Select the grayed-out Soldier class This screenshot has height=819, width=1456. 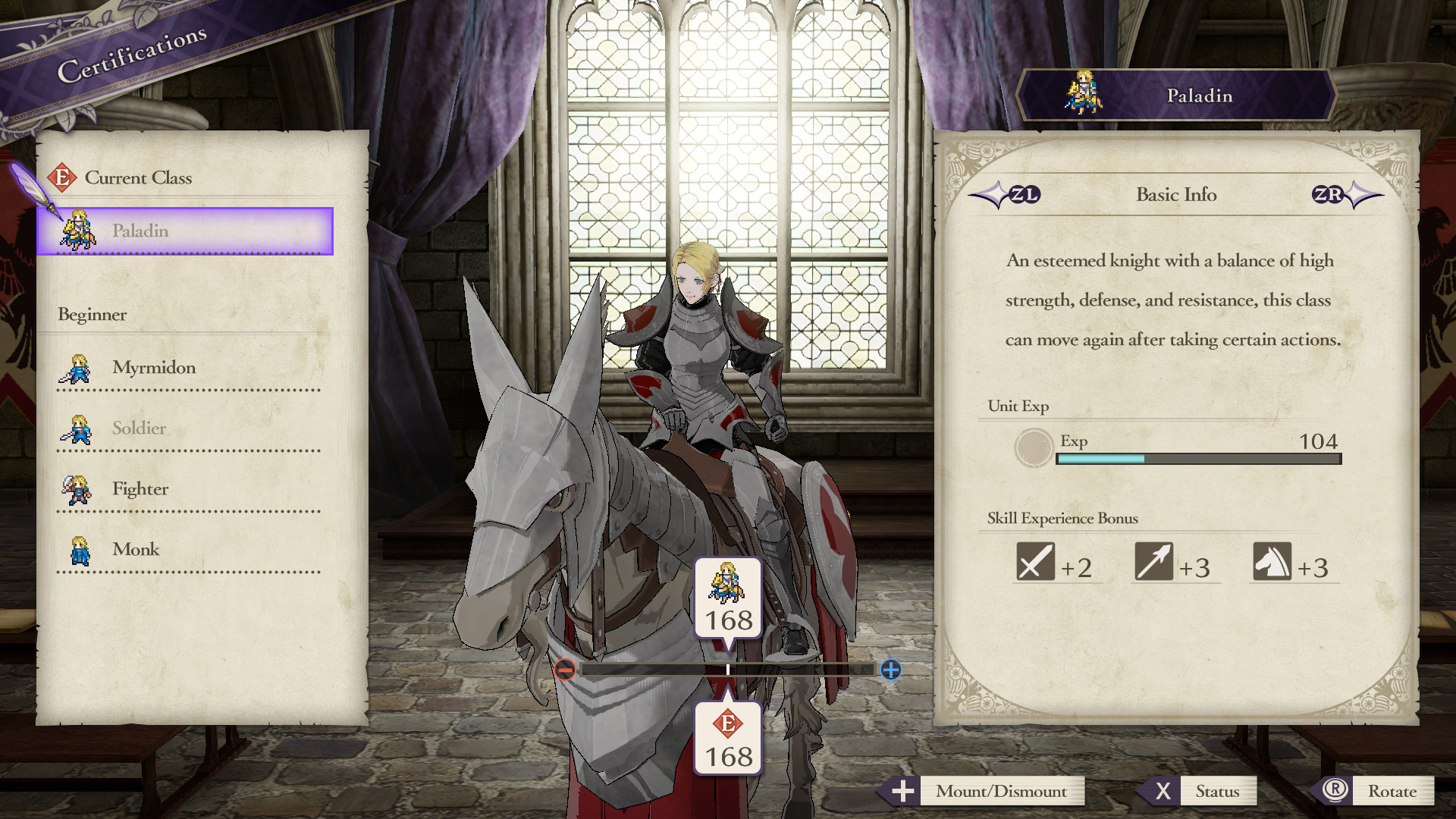coord(140,428)
